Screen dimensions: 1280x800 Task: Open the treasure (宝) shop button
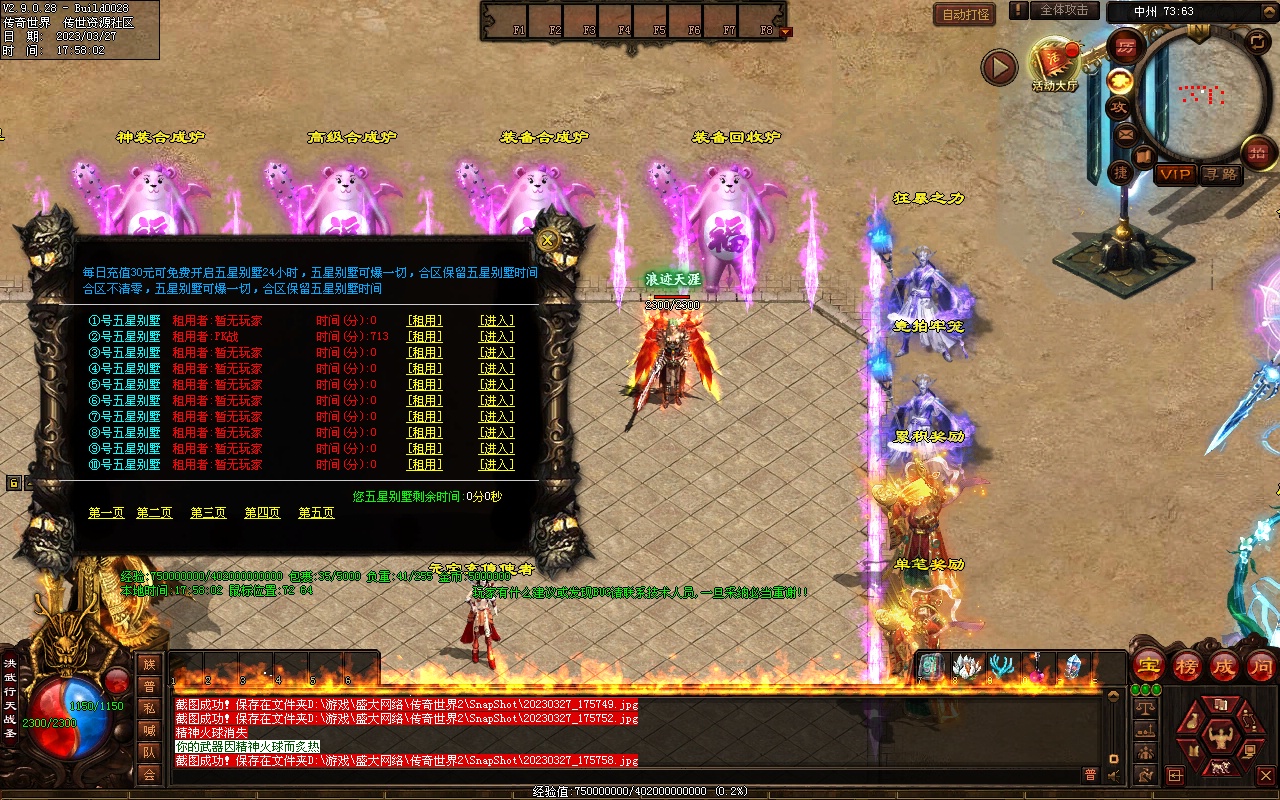1149,665
